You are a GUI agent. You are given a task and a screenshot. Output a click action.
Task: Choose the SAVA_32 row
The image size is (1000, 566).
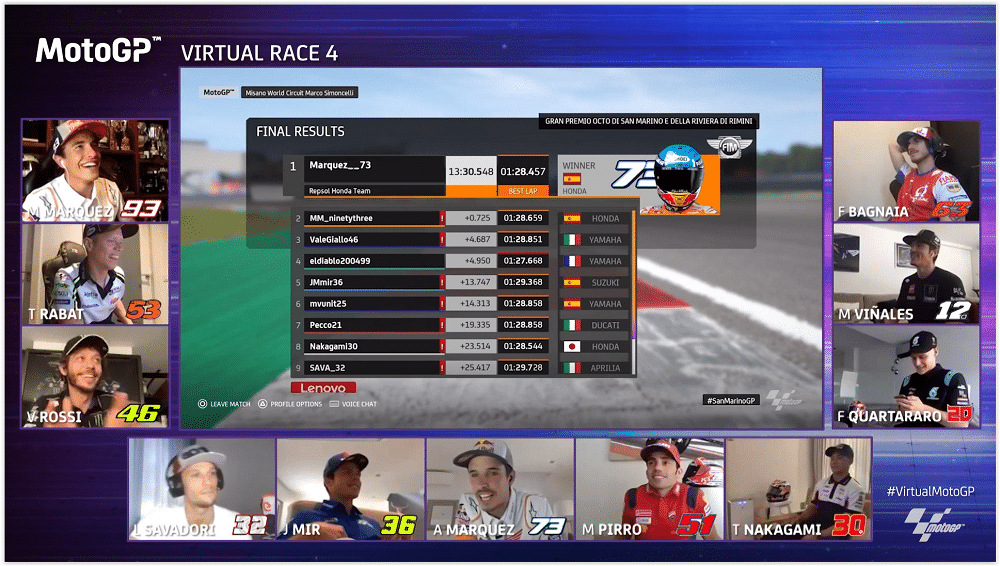coord(460,368)
